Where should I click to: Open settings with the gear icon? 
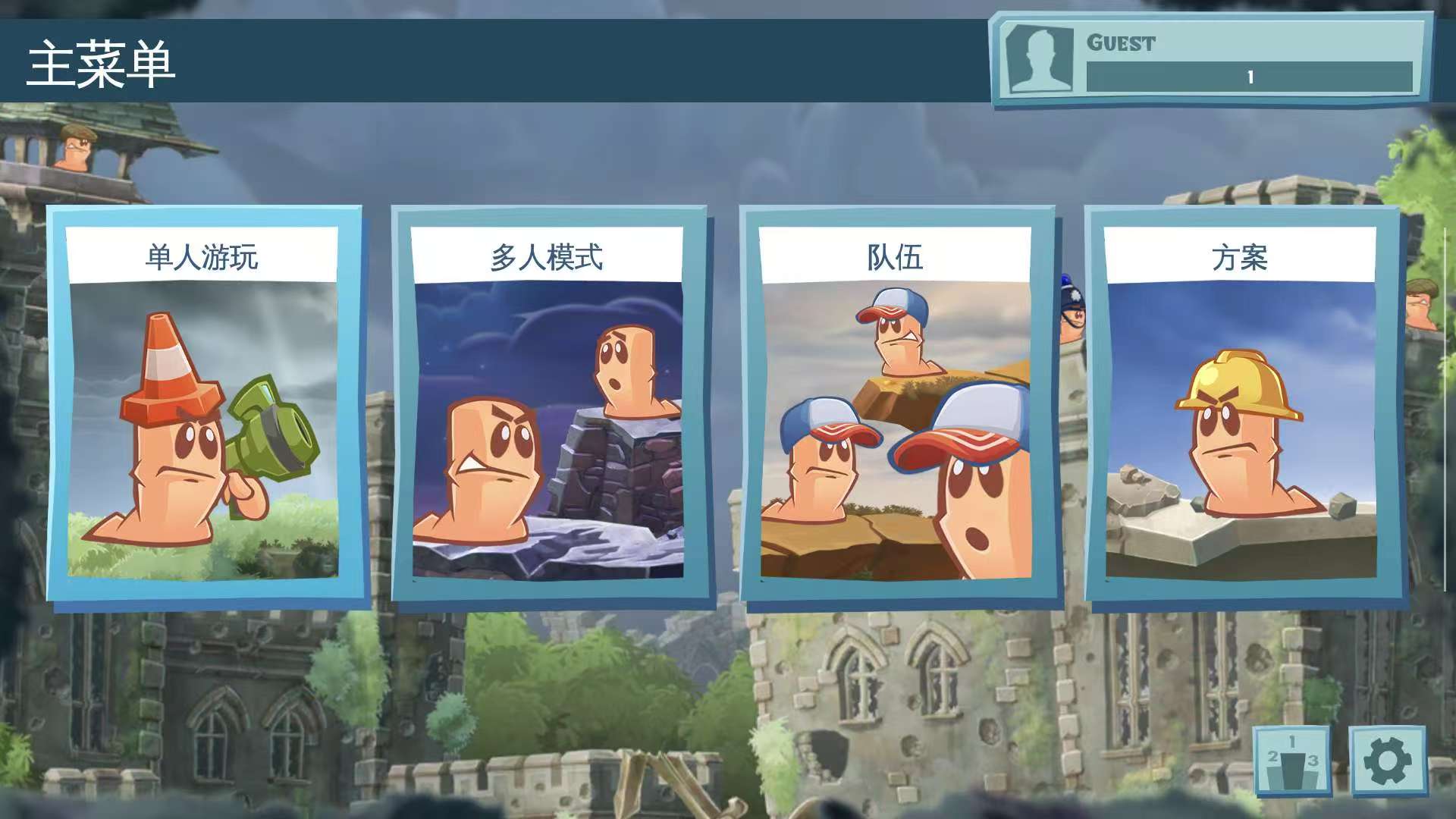point(1387,761)
